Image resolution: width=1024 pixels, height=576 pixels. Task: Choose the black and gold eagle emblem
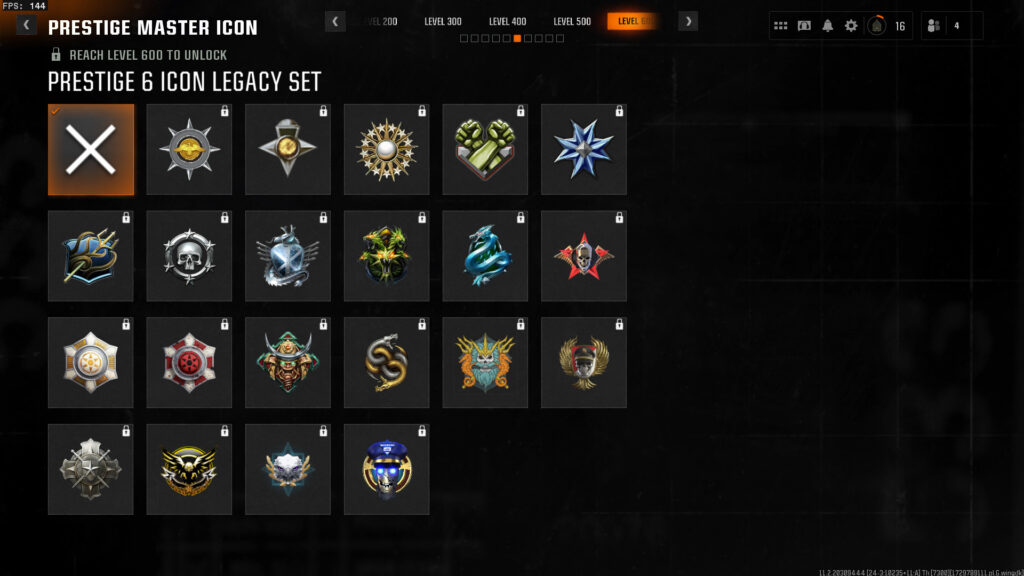tap(189, 469)
